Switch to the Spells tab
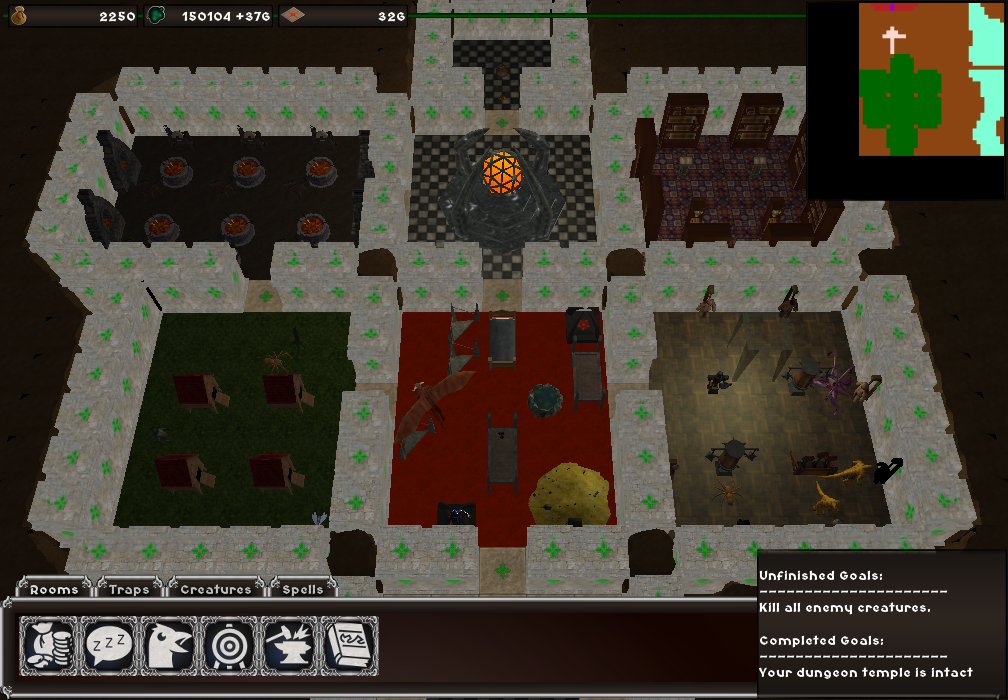This screenshot has height=700, width=1008. pos(302,589)
